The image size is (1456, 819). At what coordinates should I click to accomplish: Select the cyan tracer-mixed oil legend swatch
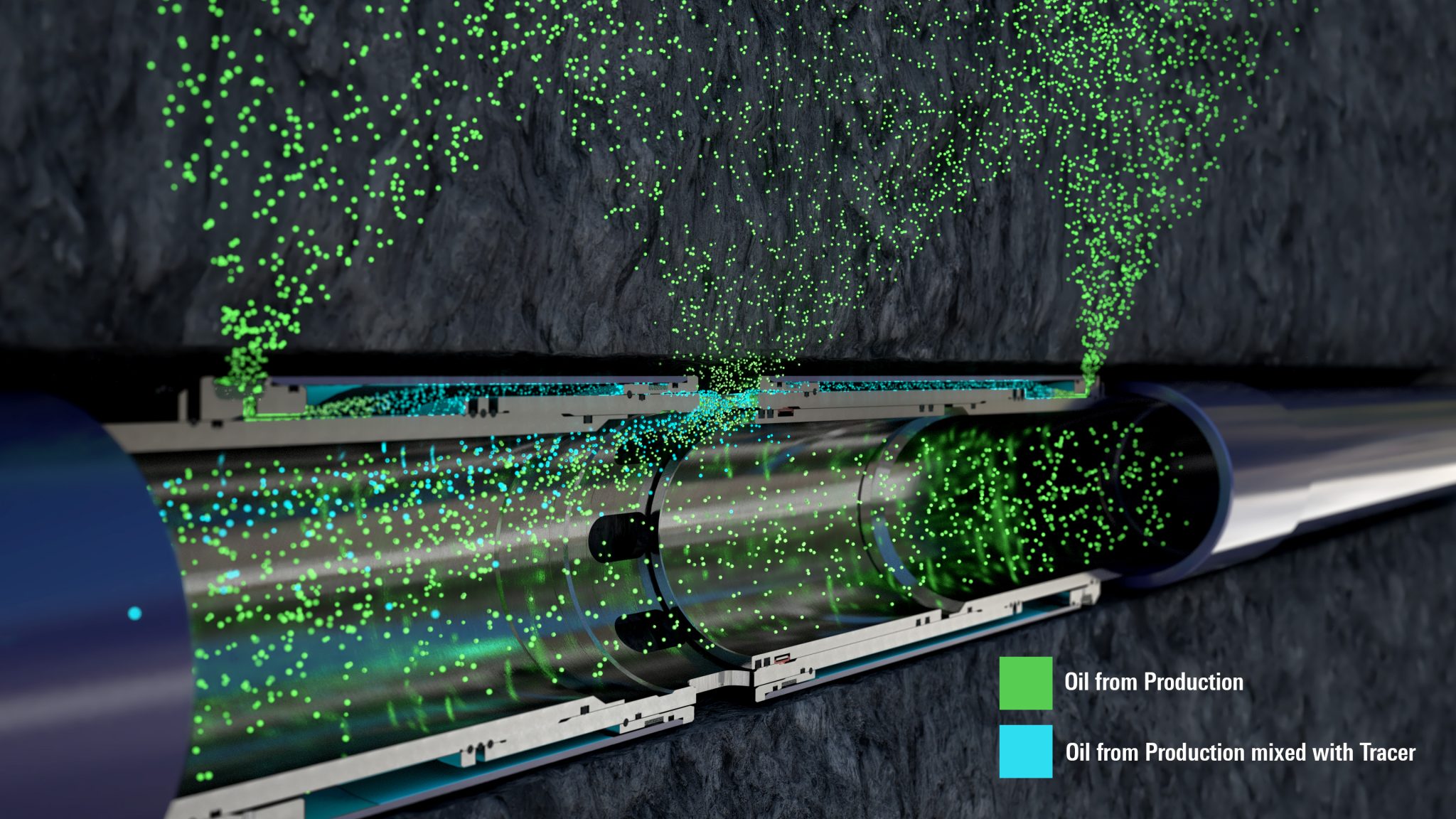click(x=1025, y=751)
